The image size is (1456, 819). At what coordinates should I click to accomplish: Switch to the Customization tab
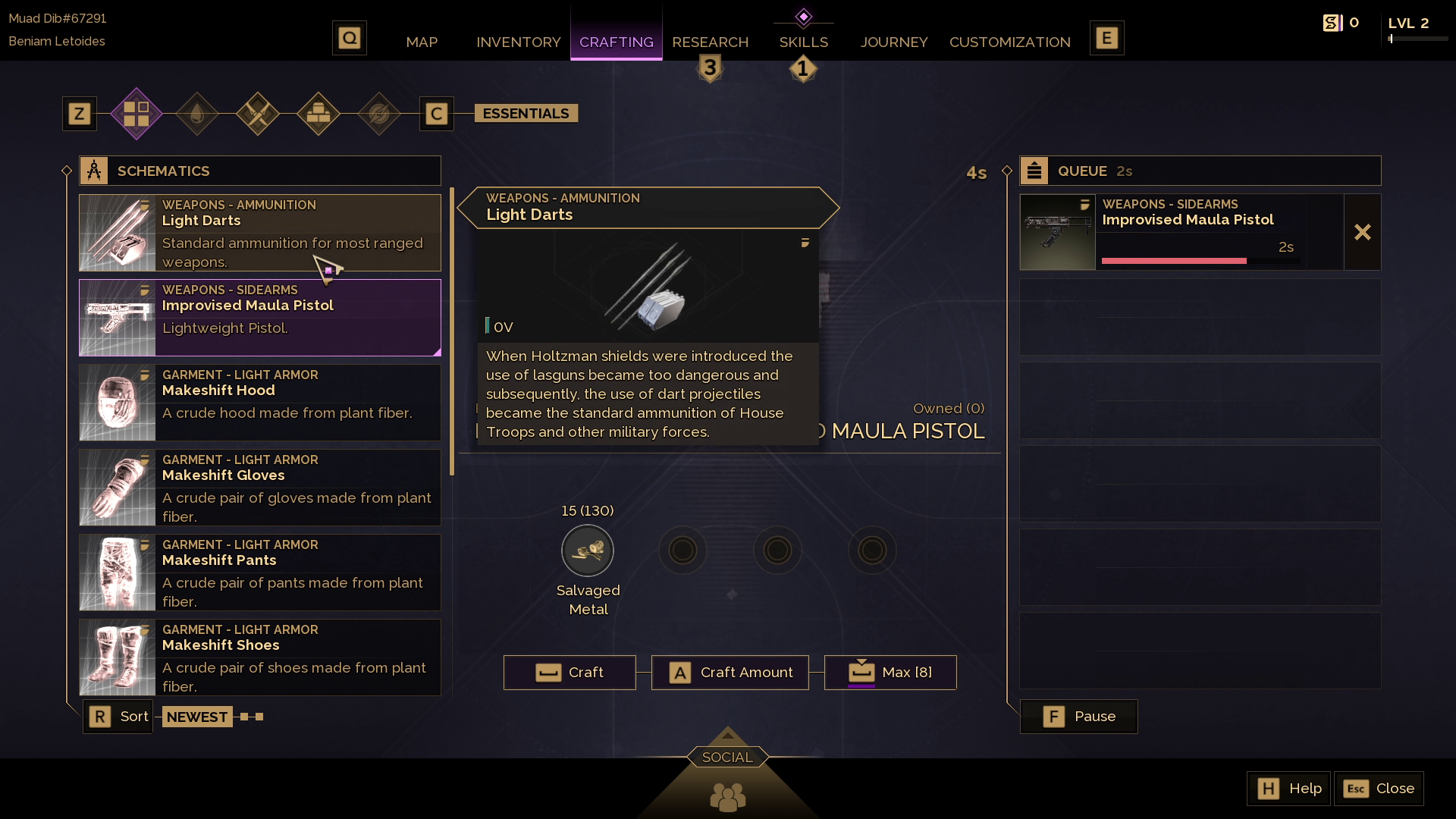click(x=1009, y=42)
